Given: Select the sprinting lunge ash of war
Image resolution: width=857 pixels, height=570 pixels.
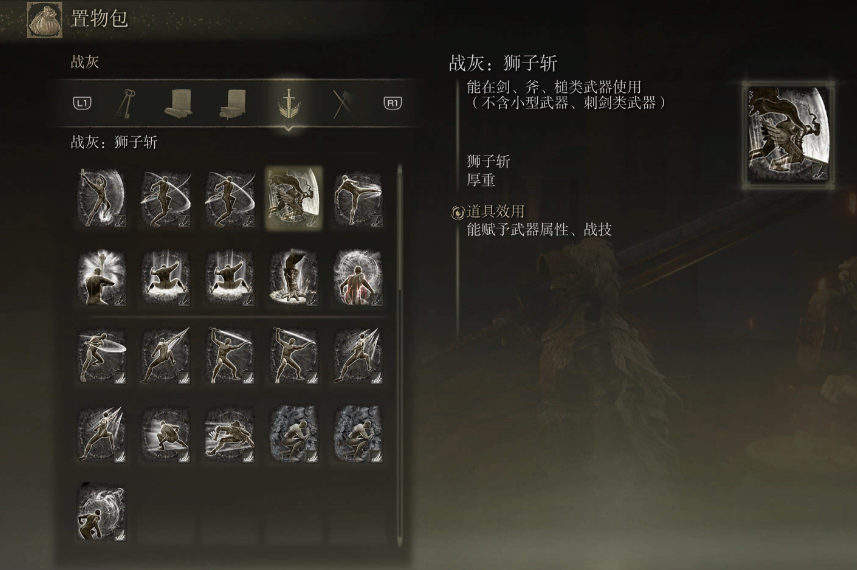Looking at the screenshot, I should pos(229,433).
